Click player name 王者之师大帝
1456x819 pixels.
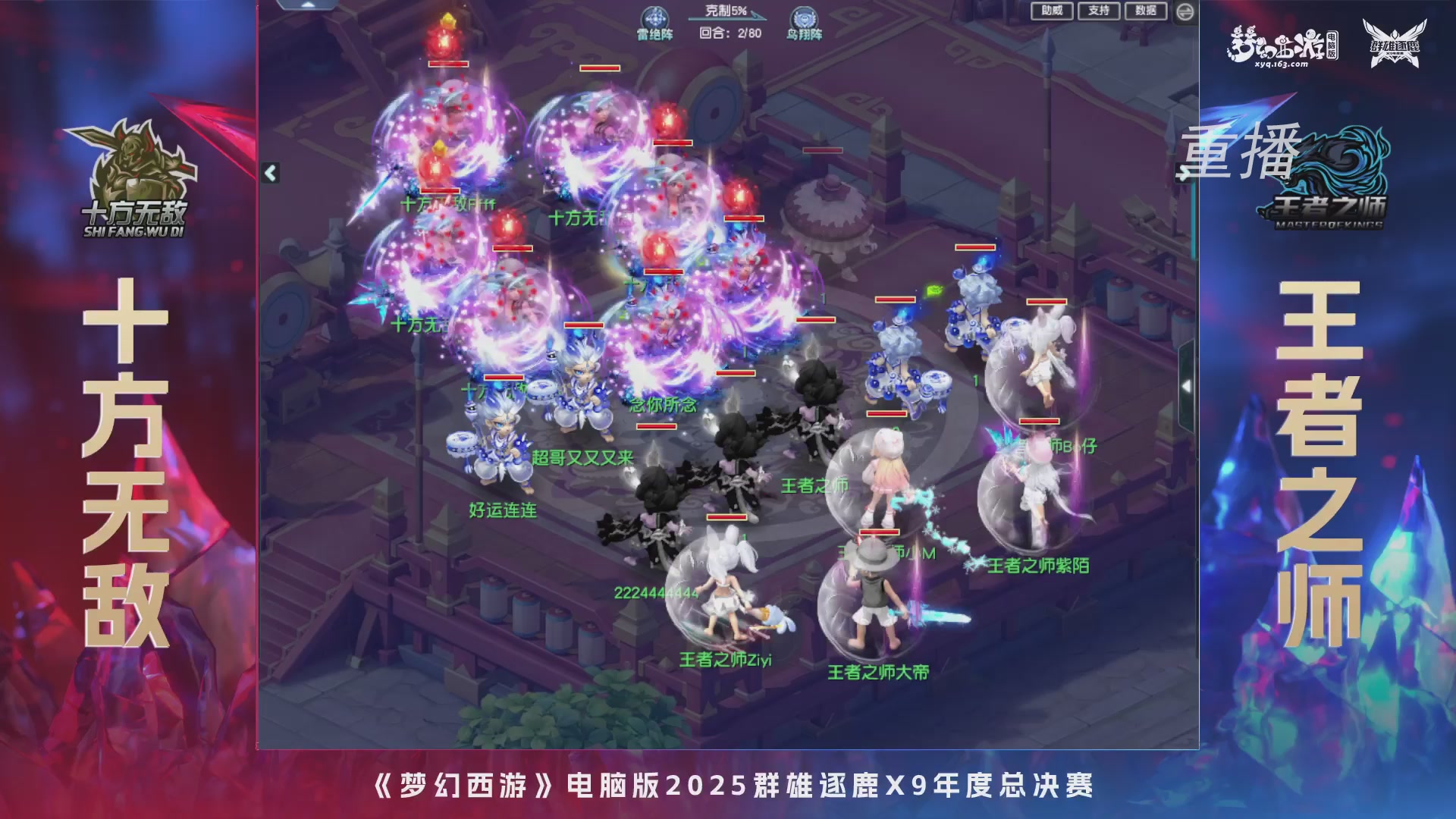pos(881,670)
